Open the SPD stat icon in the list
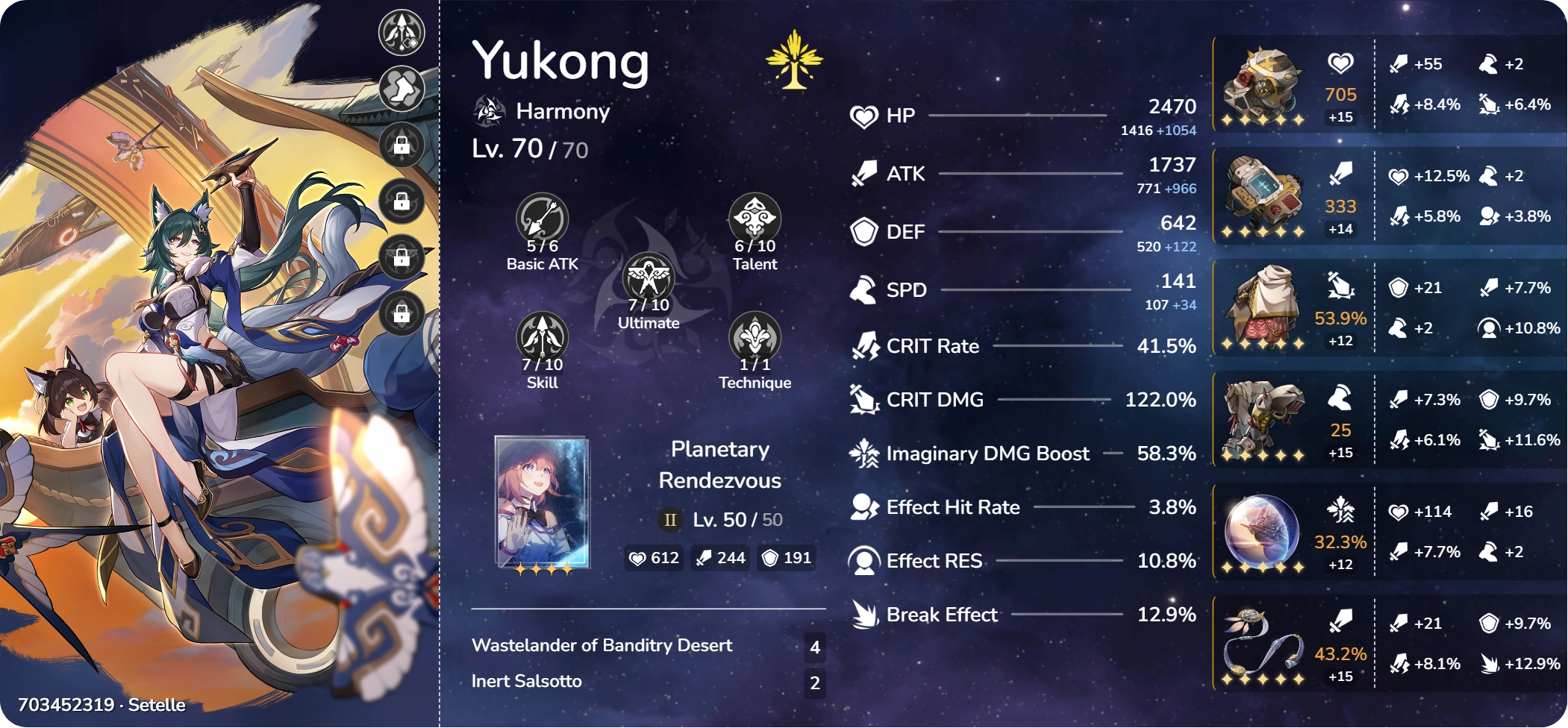 click(863, 289)
